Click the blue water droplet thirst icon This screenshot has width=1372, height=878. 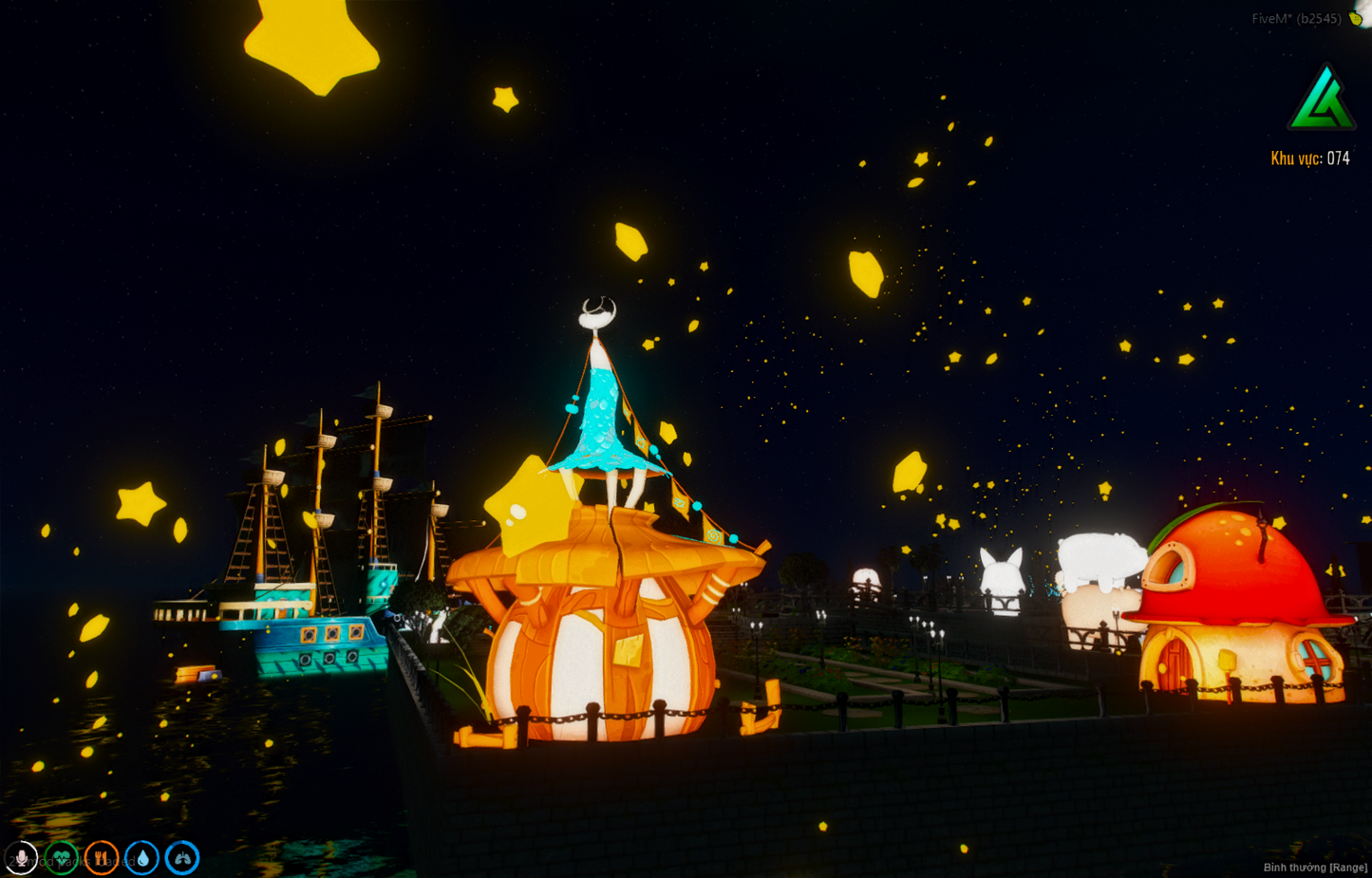[141, 857]
